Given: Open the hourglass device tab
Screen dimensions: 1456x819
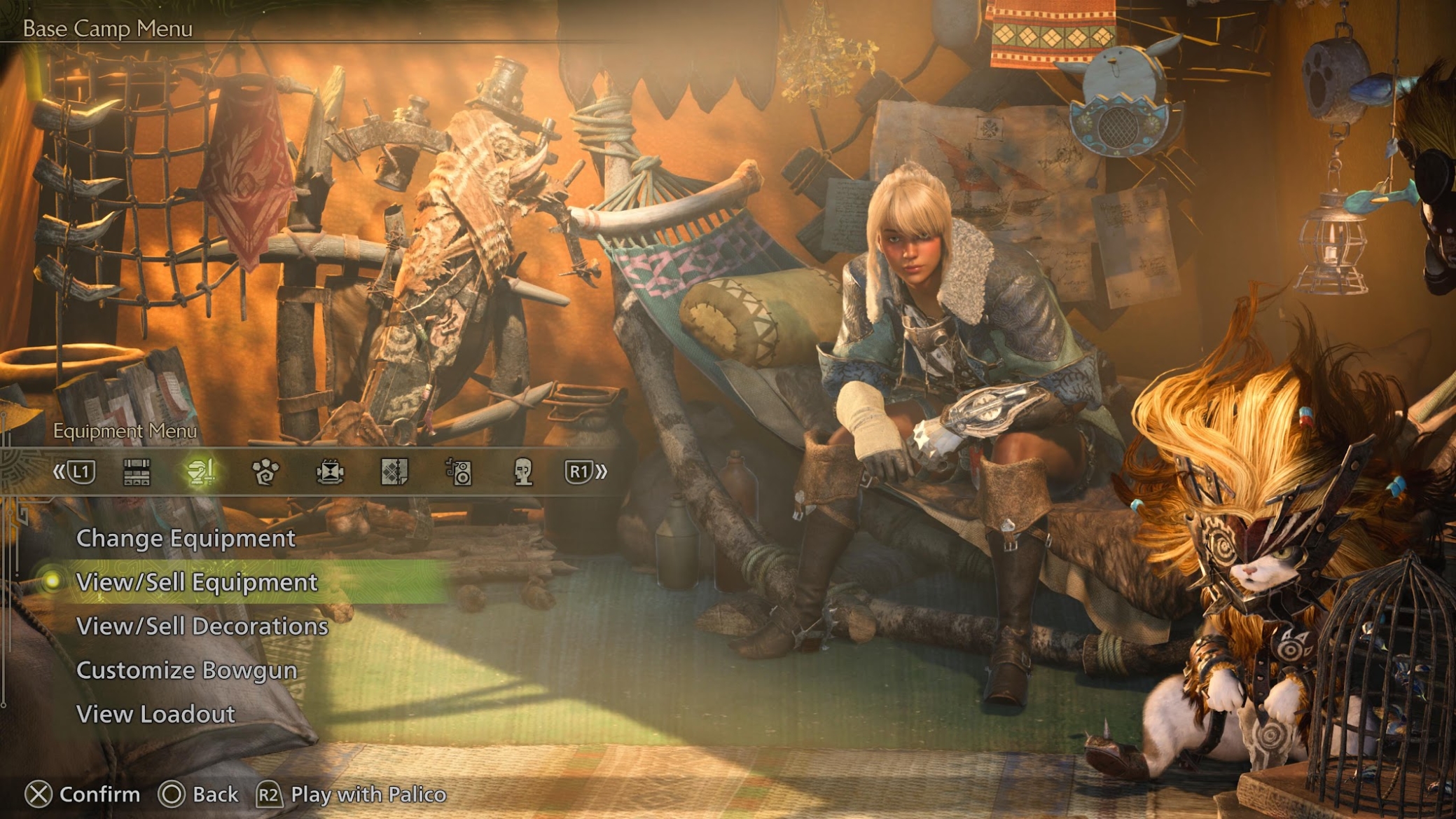Looking at the screenshot, I should [x=330, y=472].
